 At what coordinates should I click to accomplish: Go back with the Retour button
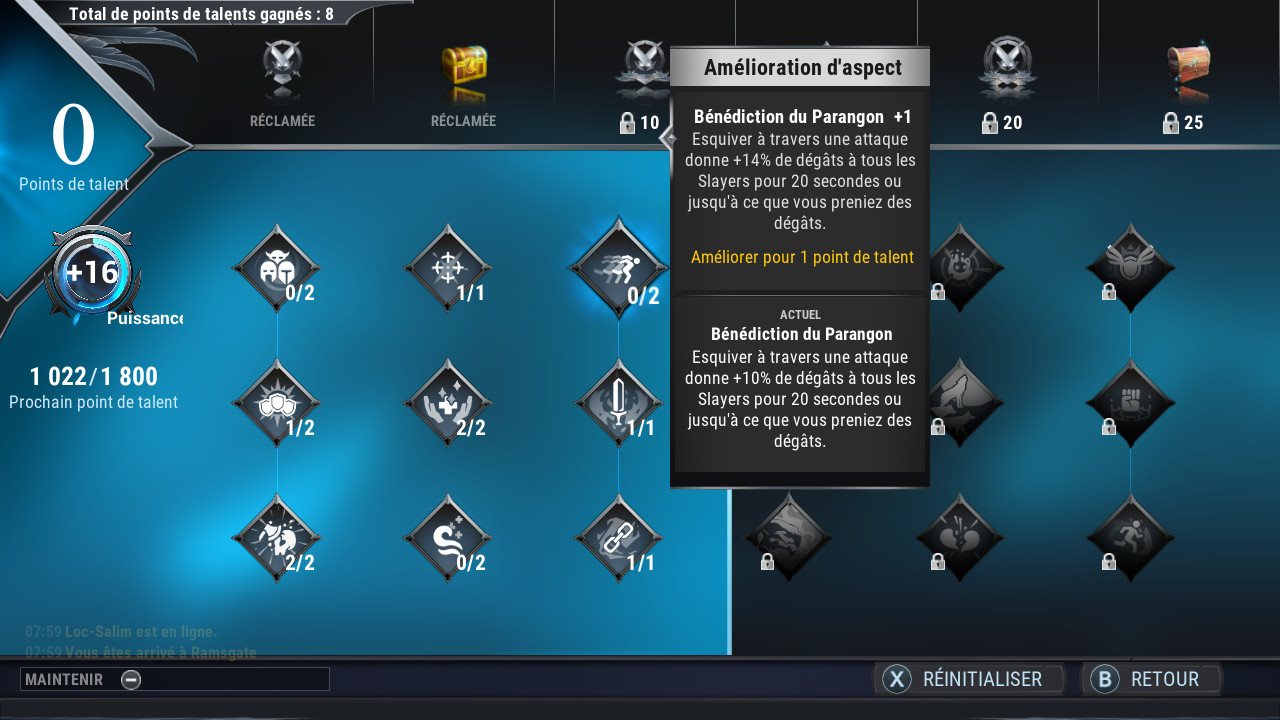pos(1150,679)
